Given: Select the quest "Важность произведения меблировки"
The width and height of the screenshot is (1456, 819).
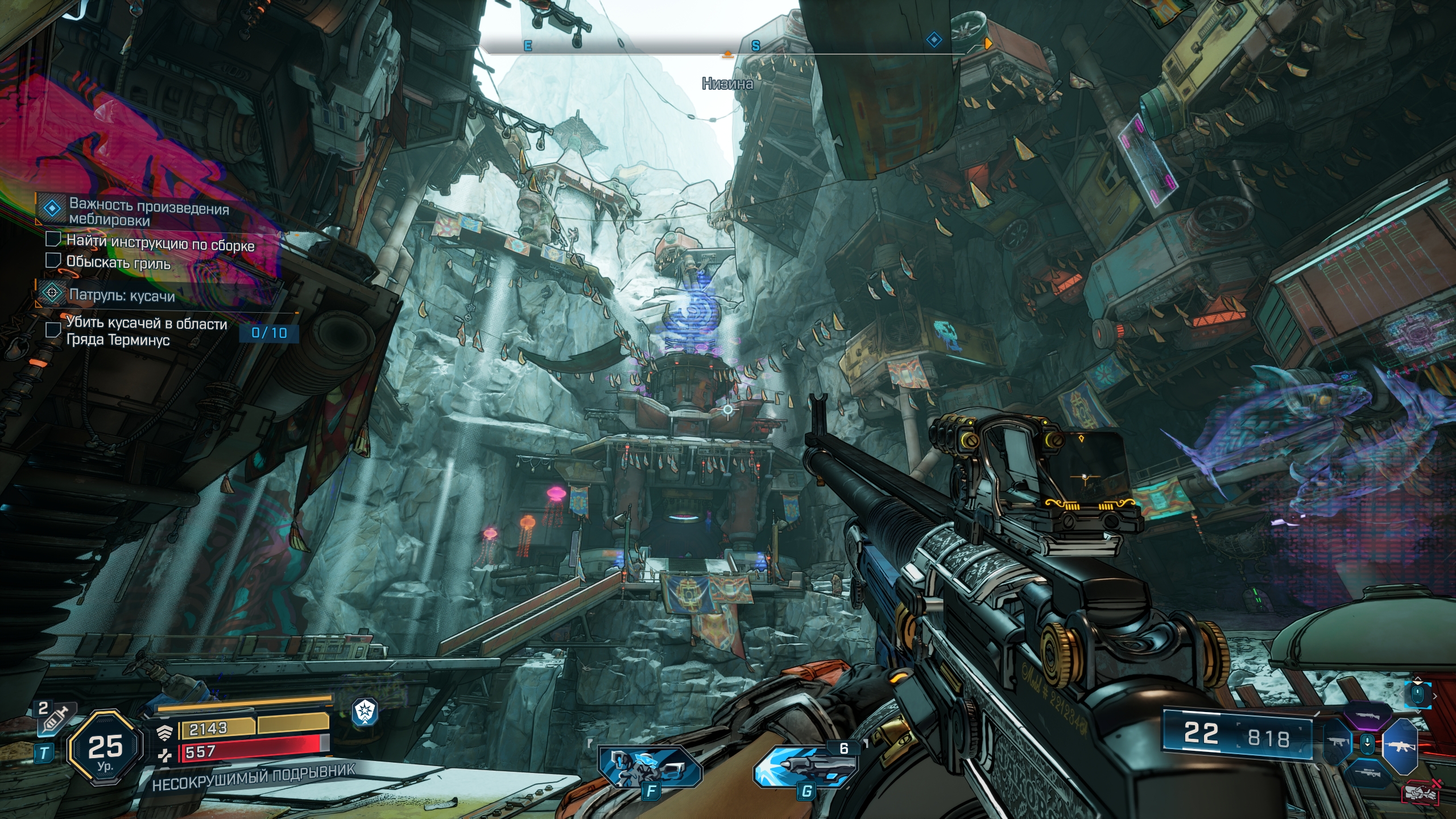Looking at the screenshot, I should (x=149, y=211).
